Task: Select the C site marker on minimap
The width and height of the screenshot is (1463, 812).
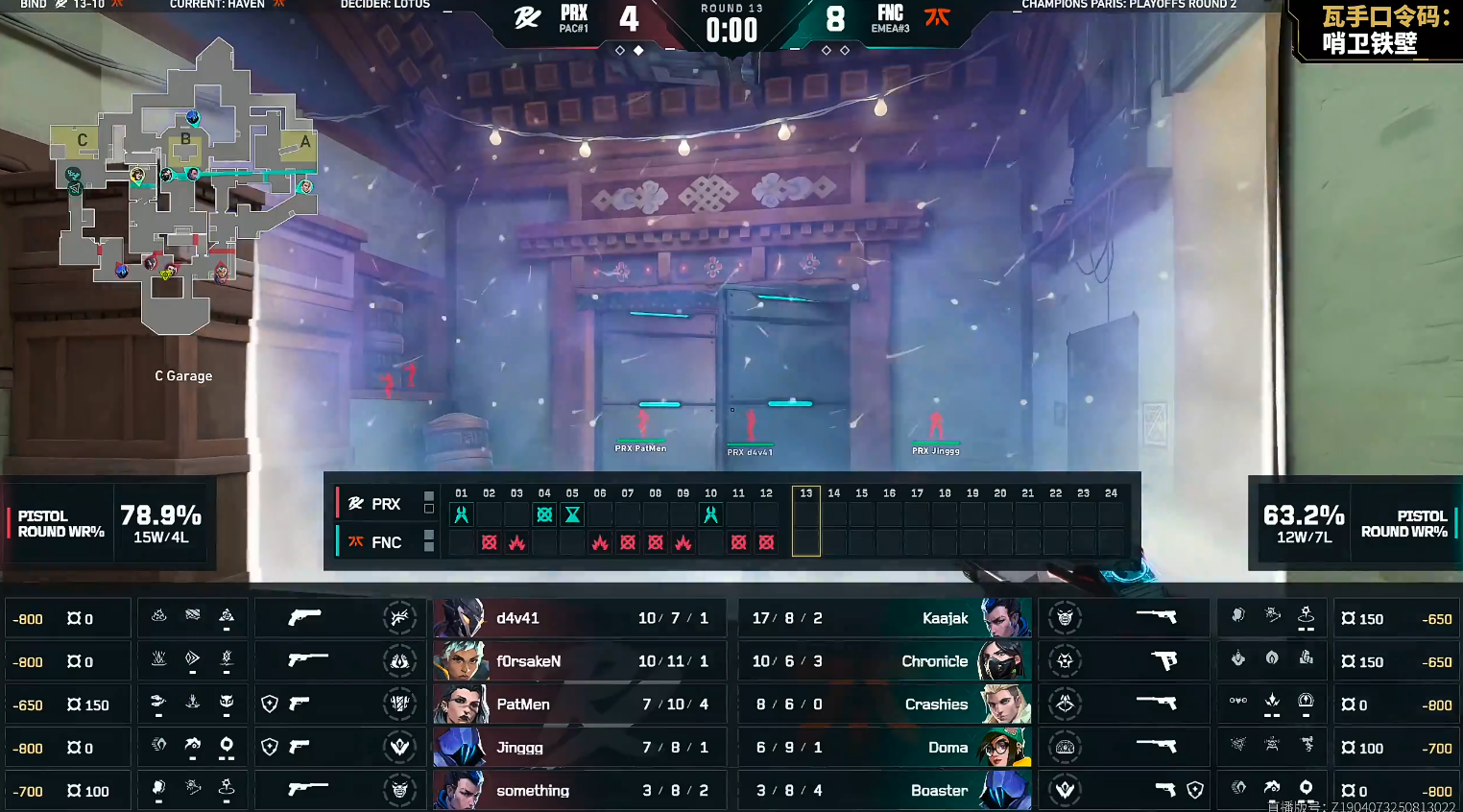Action: click(82, 140)
